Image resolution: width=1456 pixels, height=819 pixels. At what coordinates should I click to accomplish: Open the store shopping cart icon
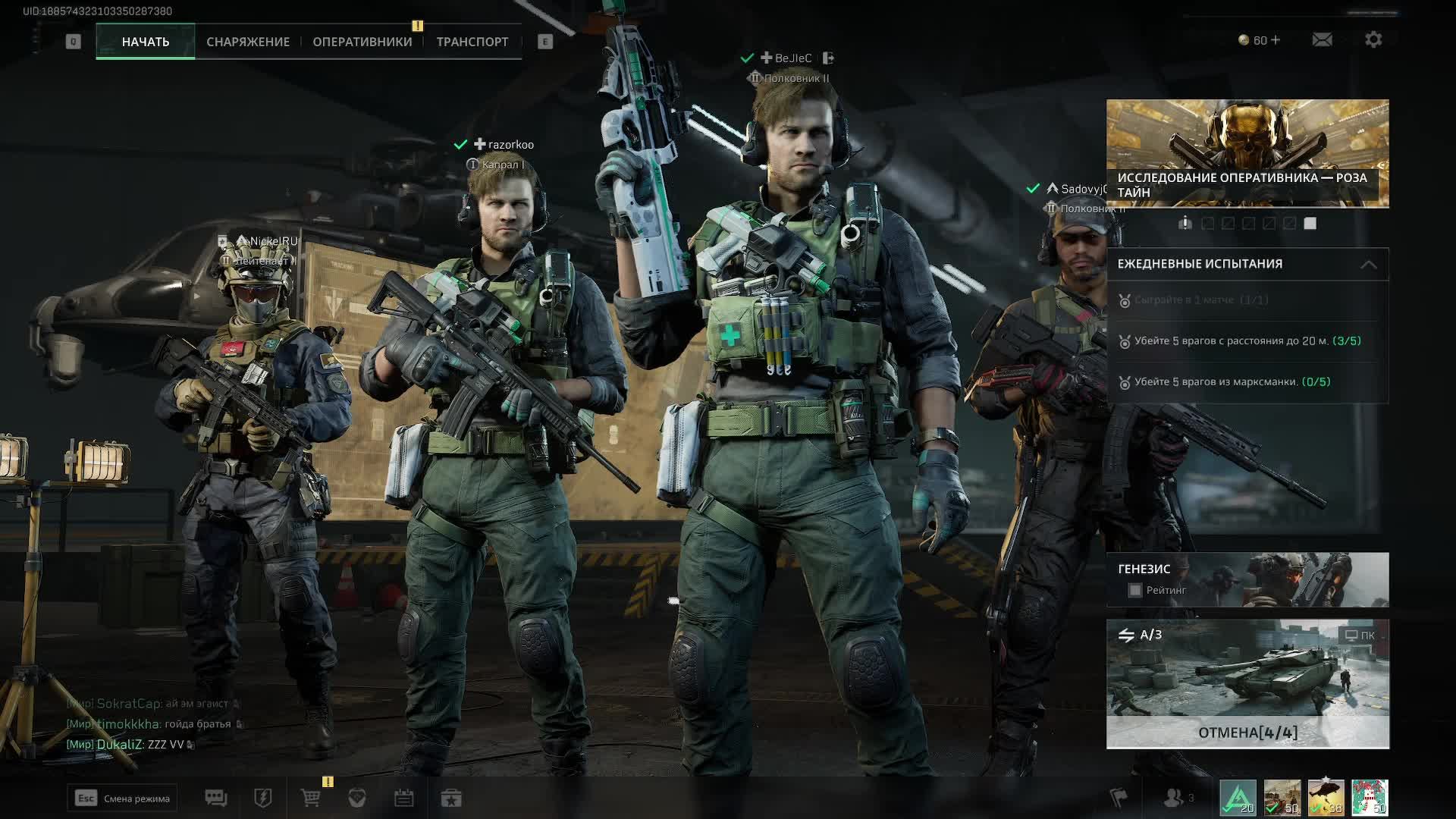click(x=311, y=799)
